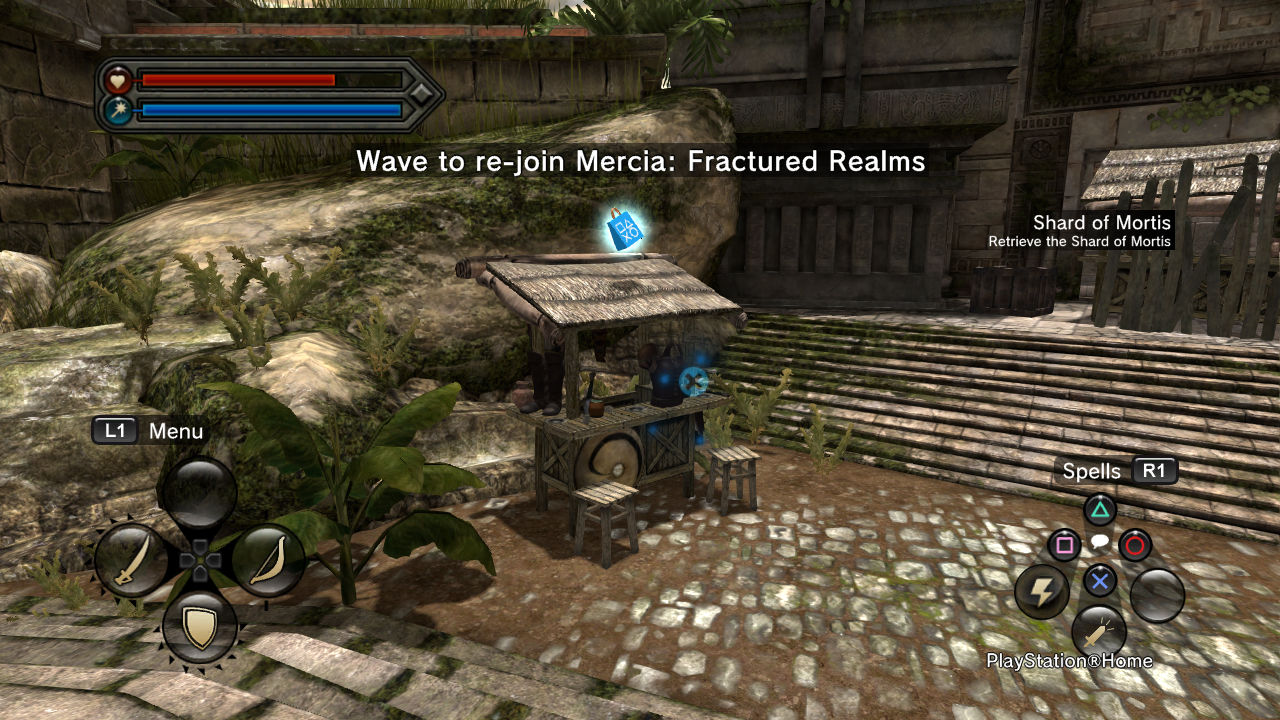This screenshot has height=720, width=1280.
Task: Activate the sword strike ability icon
Action: click(x=1098, y=632)
